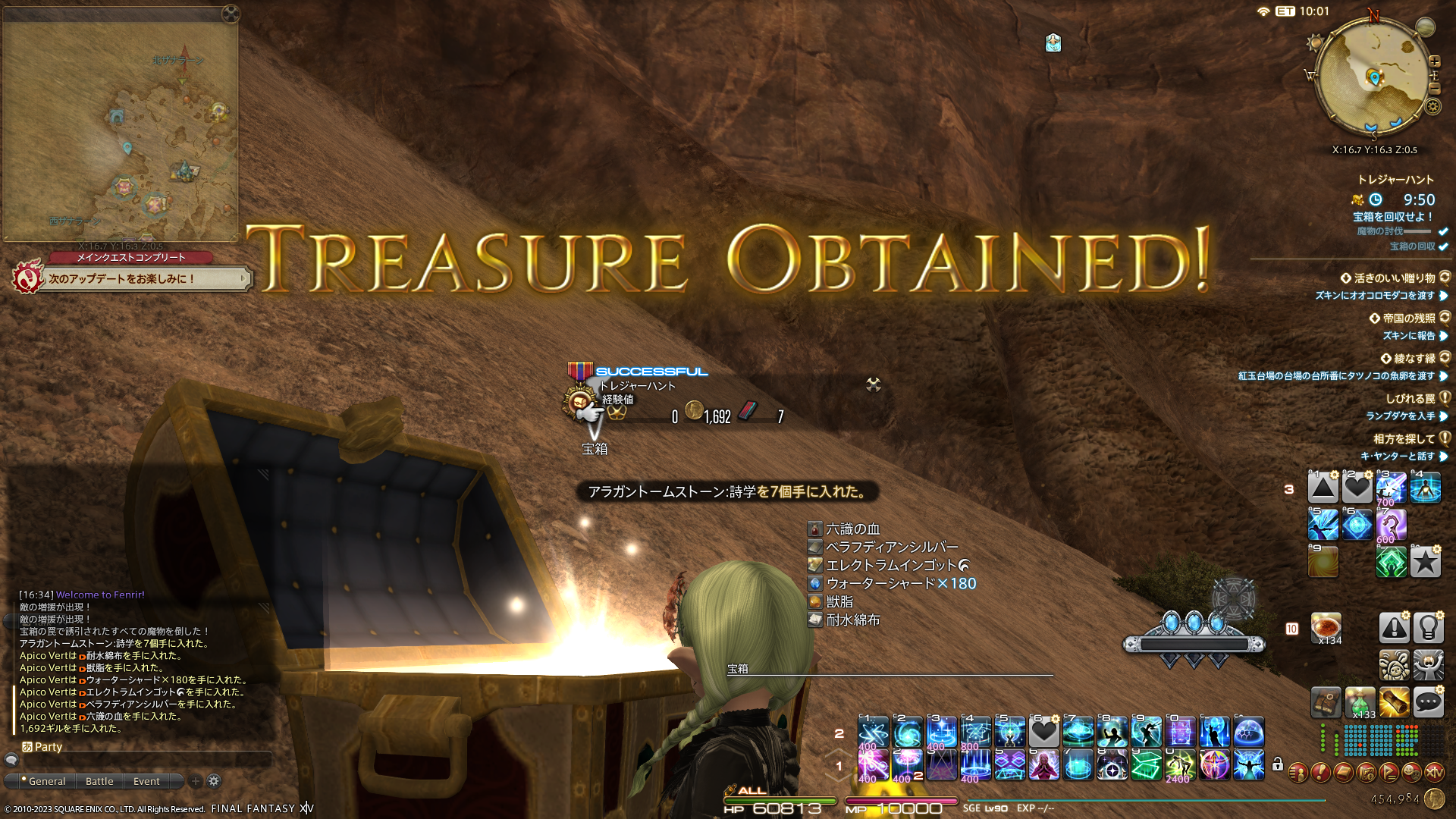Switch to the Battle chat tab
The height and width of the screenshot is (819, 1456).
click(99, 781)
